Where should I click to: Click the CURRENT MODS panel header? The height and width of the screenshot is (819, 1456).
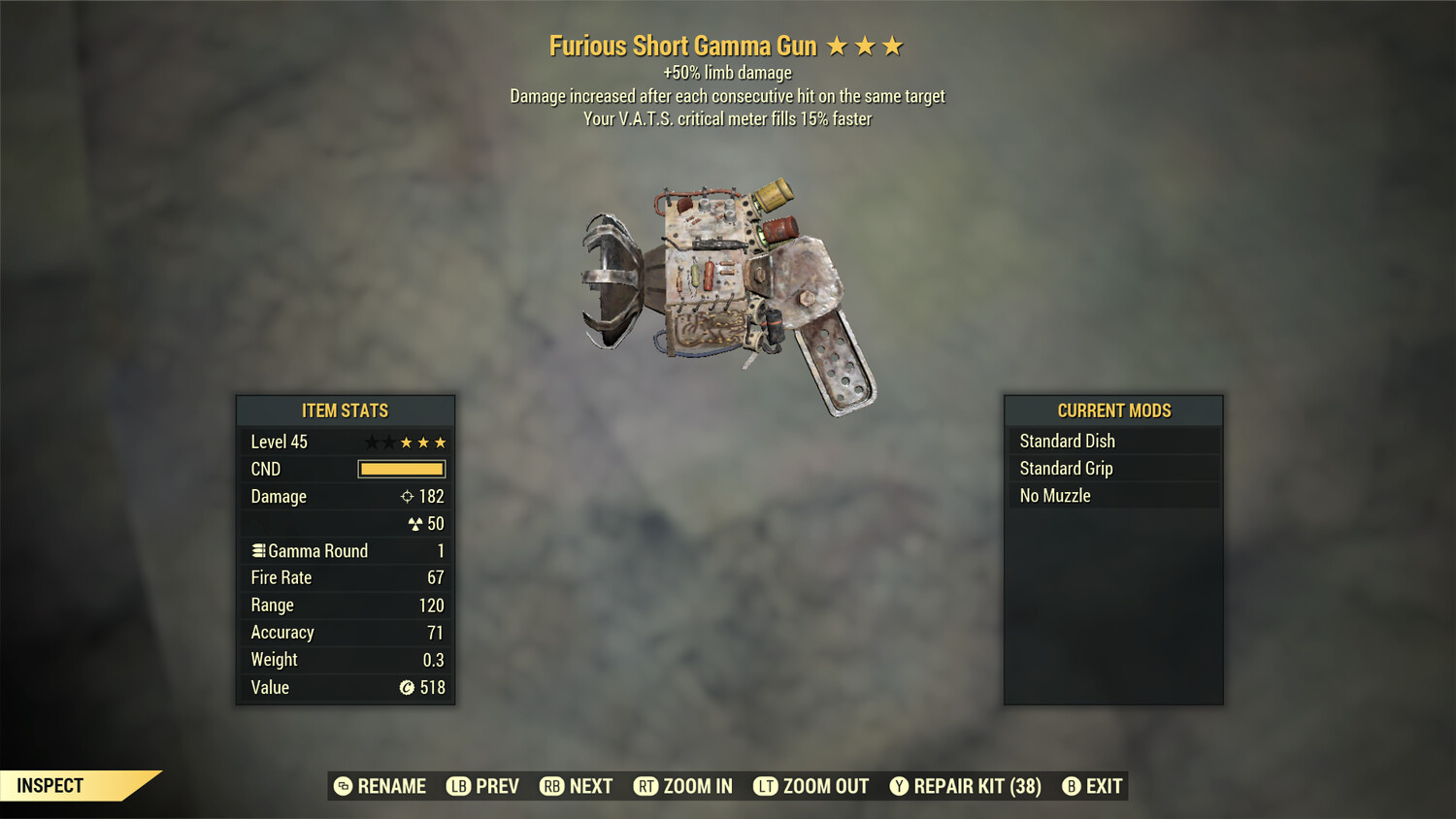[x=1112, y=410]
